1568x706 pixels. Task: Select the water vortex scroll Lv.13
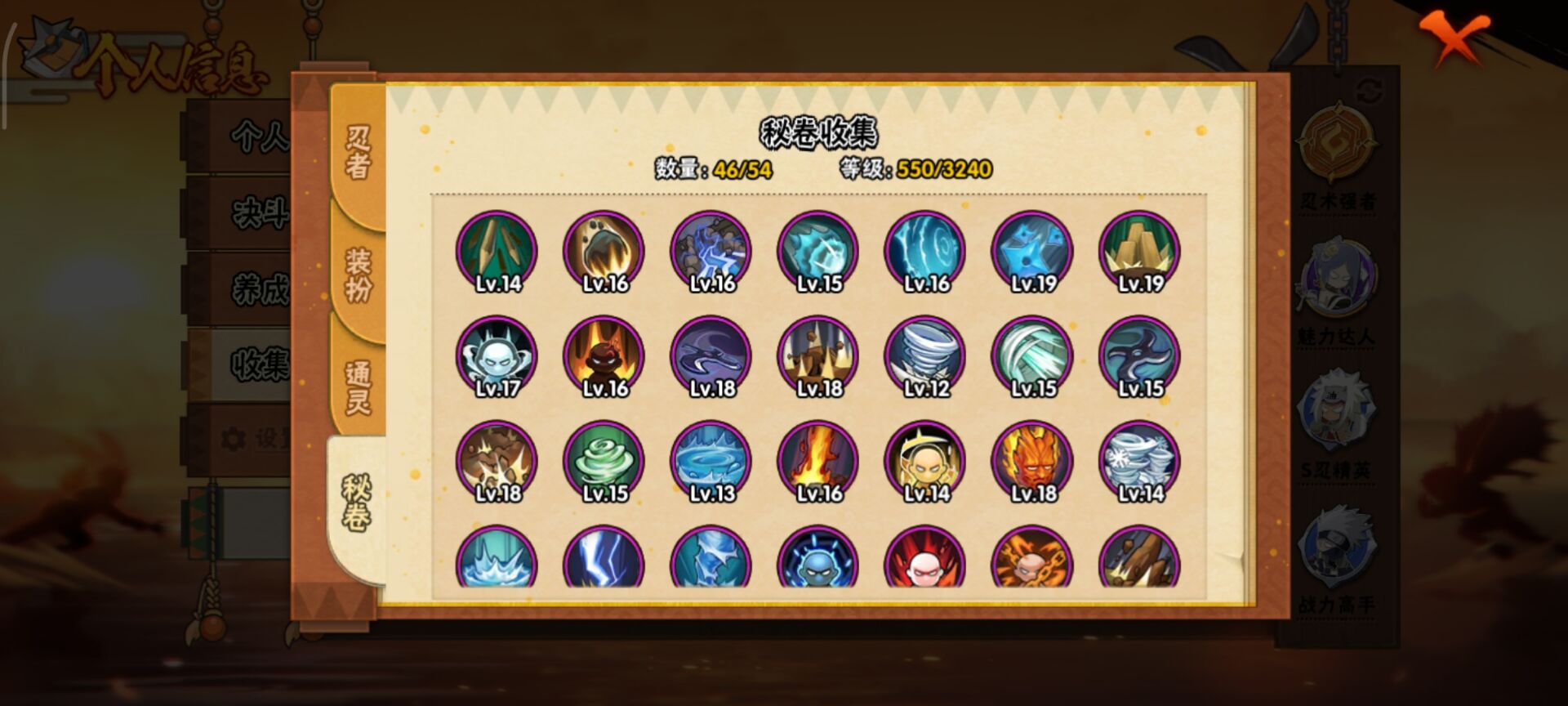click(x=710, y=461)
